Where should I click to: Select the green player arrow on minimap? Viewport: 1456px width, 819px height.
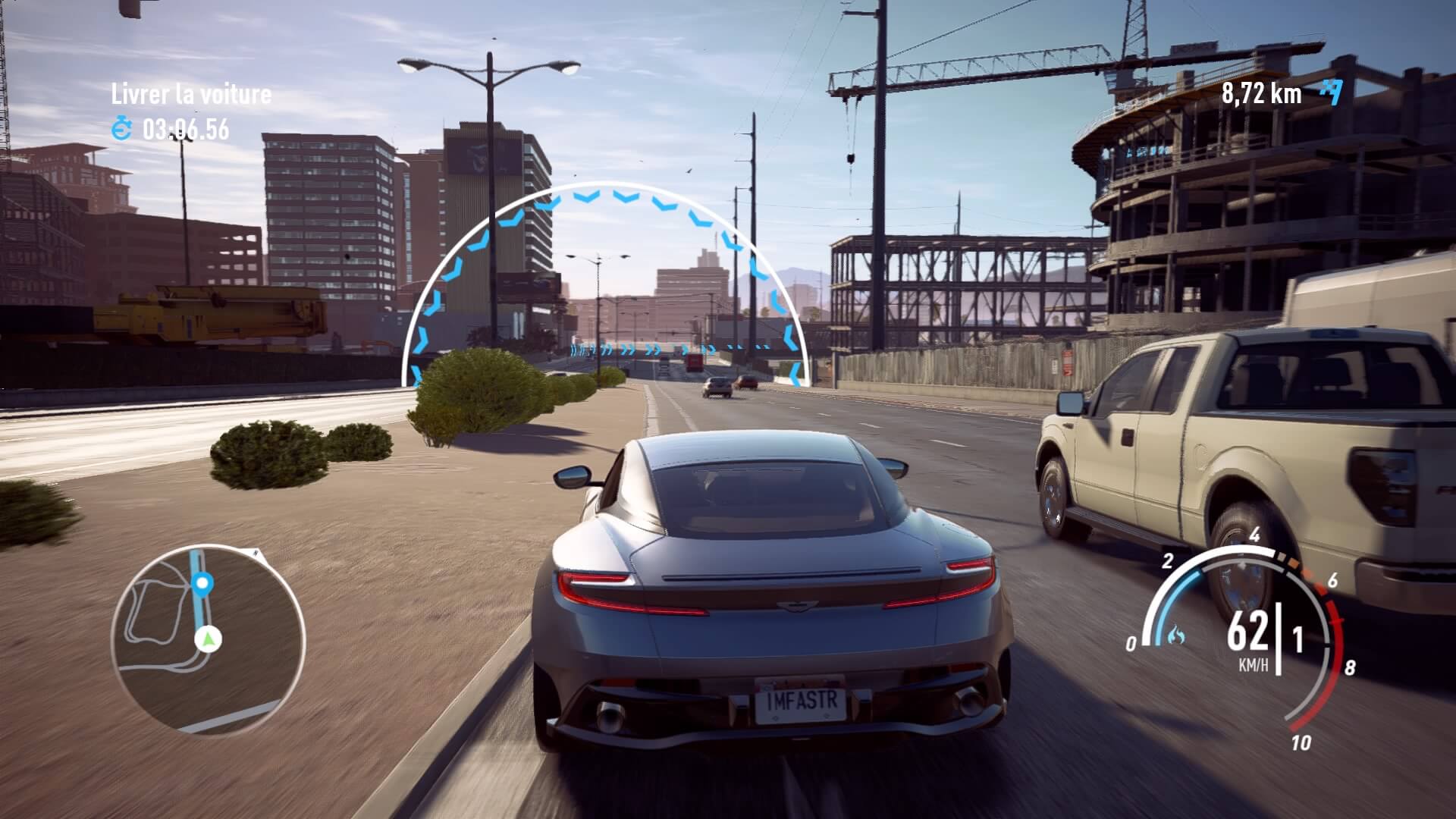coord(206,640)
